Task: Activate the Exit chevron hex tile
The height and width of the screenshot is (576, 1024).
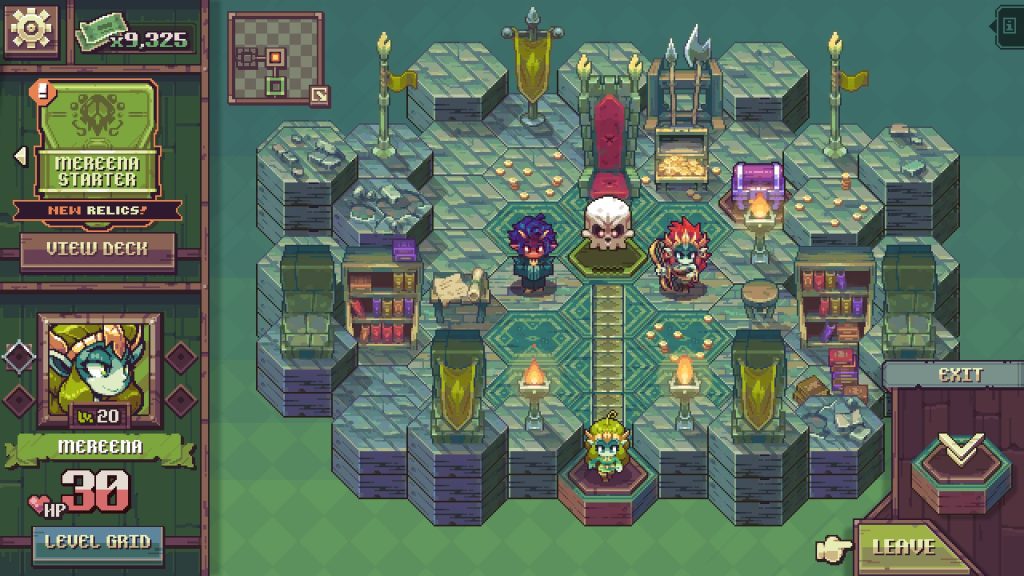Action: click(958, 456)
